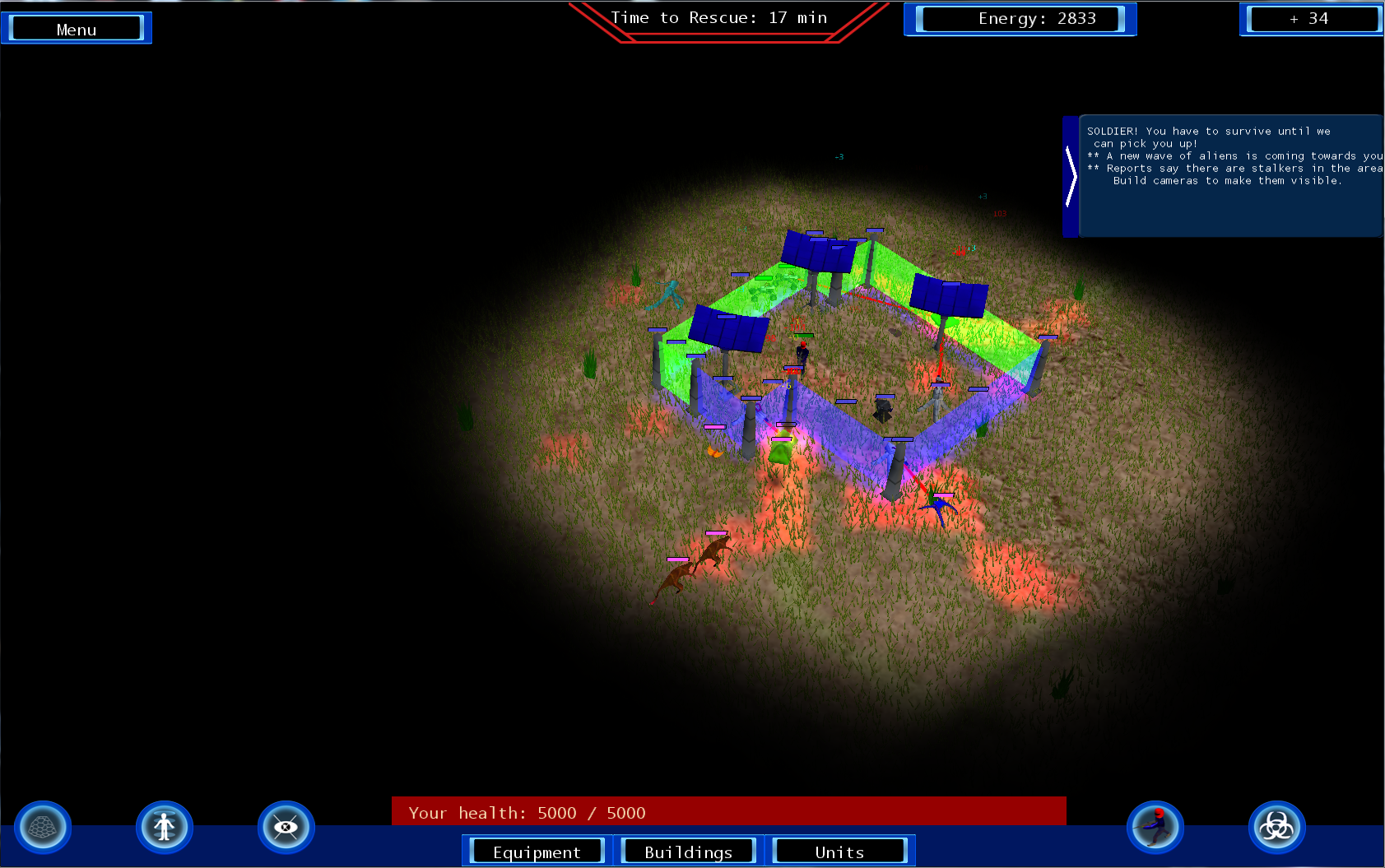This screenshot has width=1385, height=868.
Task: Activate the wireframe dome icon
Action: click(x=43, y=827)
